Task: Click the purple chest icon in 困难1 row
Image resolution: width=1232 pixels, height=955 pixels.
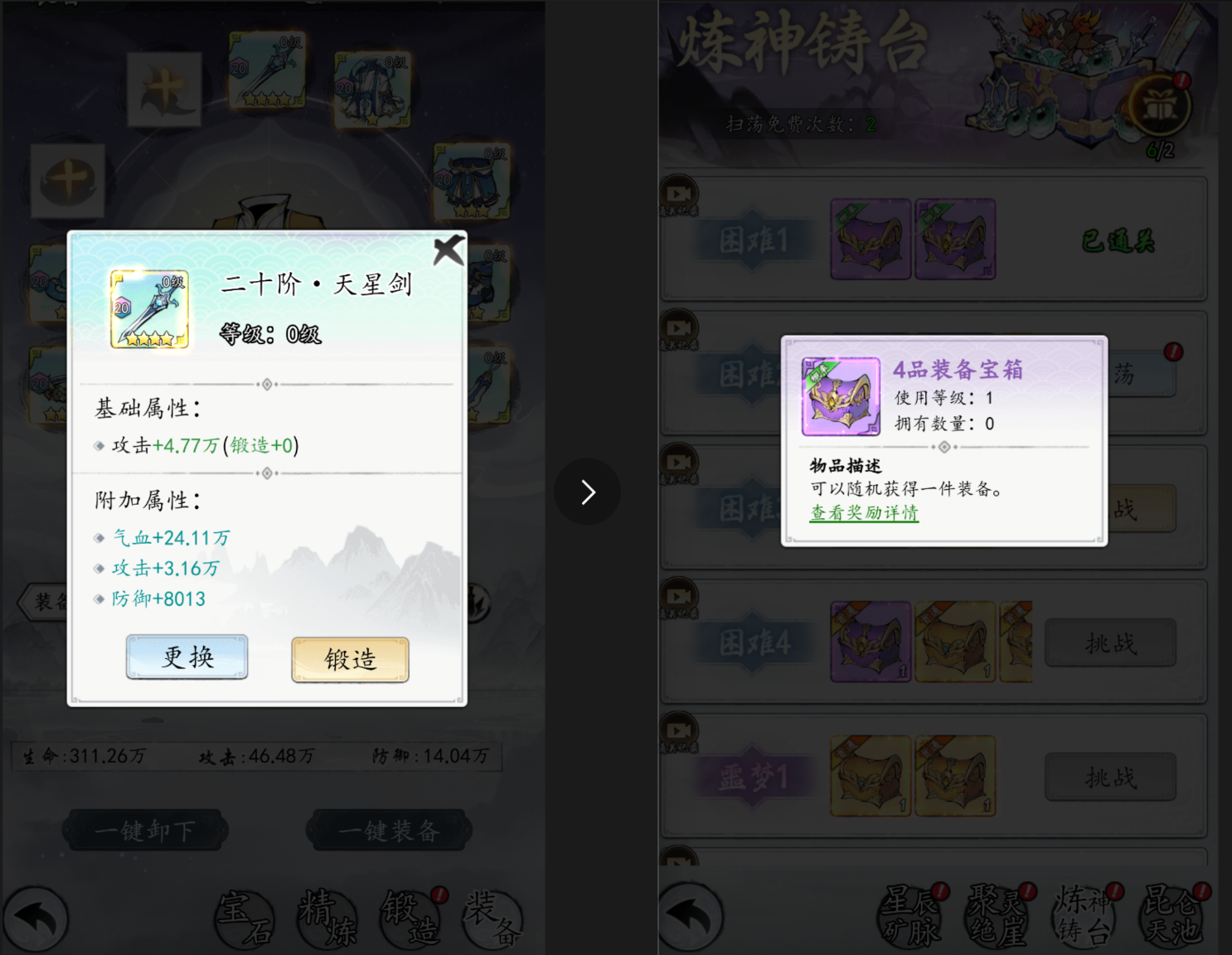Action: click(x=870, y=240)
